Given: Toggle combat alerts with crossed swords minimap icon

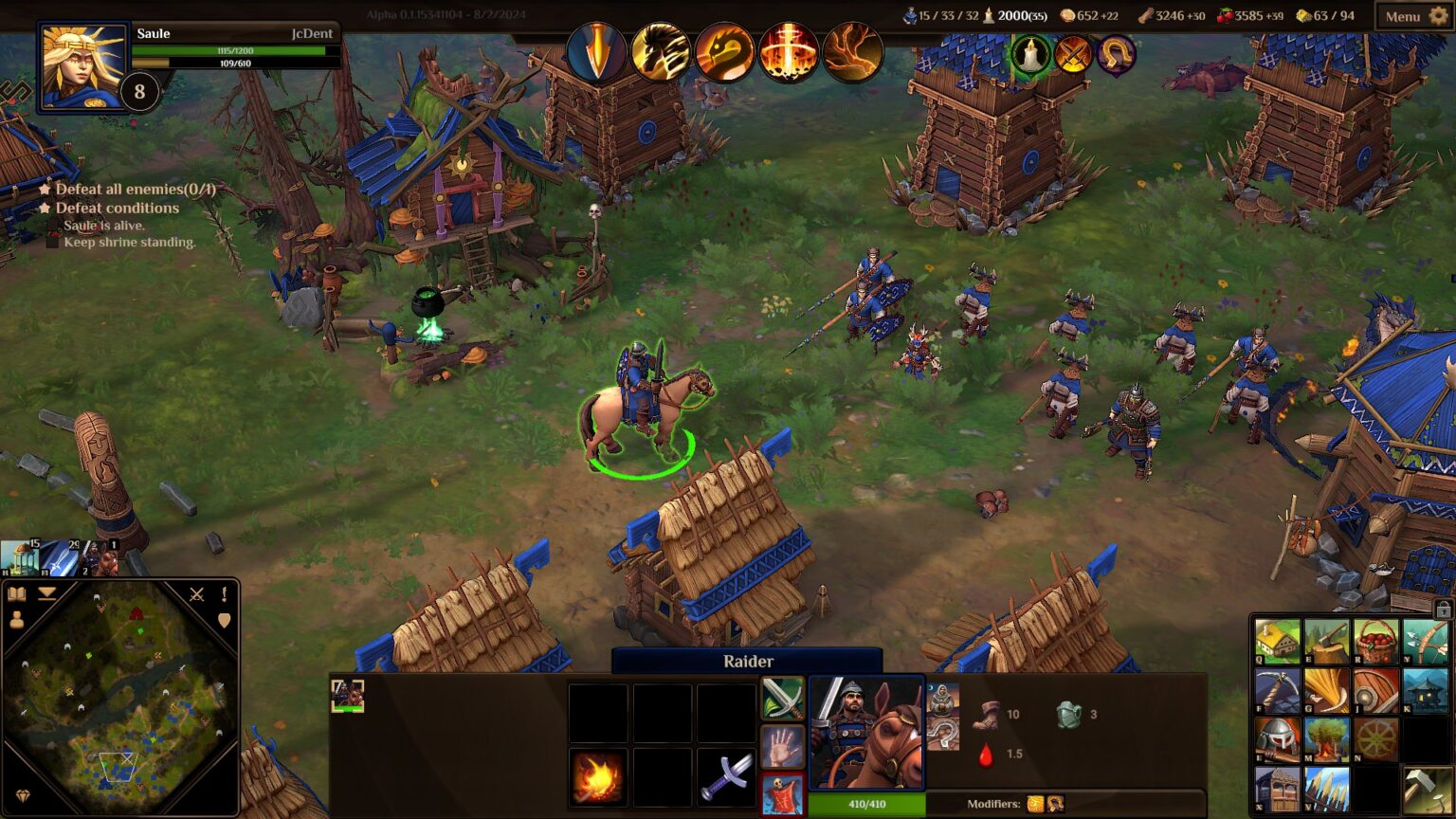Looking at the screenshot, I should point(196,595).
